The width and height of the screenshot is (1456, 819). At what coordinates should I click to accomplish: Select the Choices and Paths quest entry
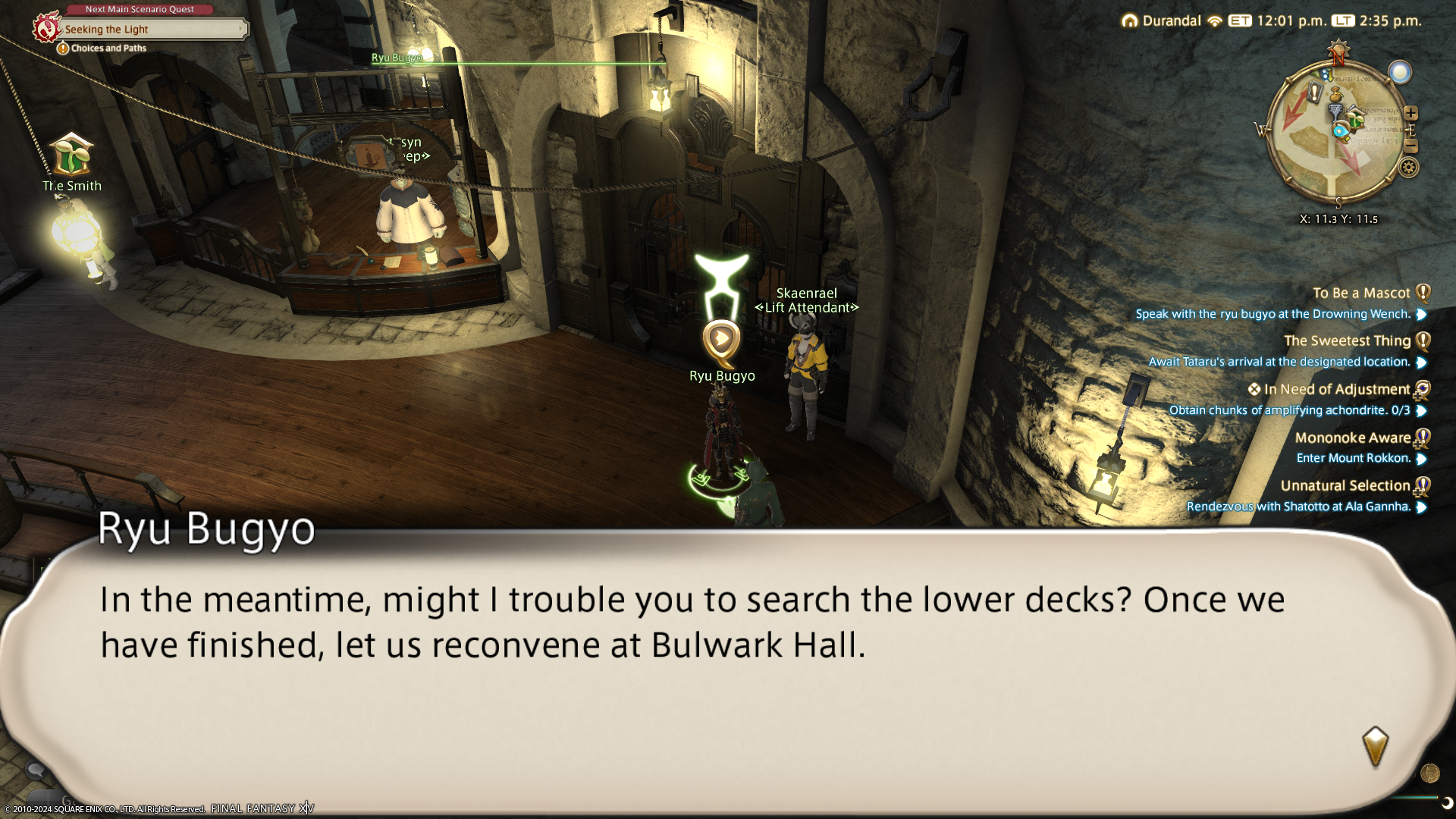point(108,49)
